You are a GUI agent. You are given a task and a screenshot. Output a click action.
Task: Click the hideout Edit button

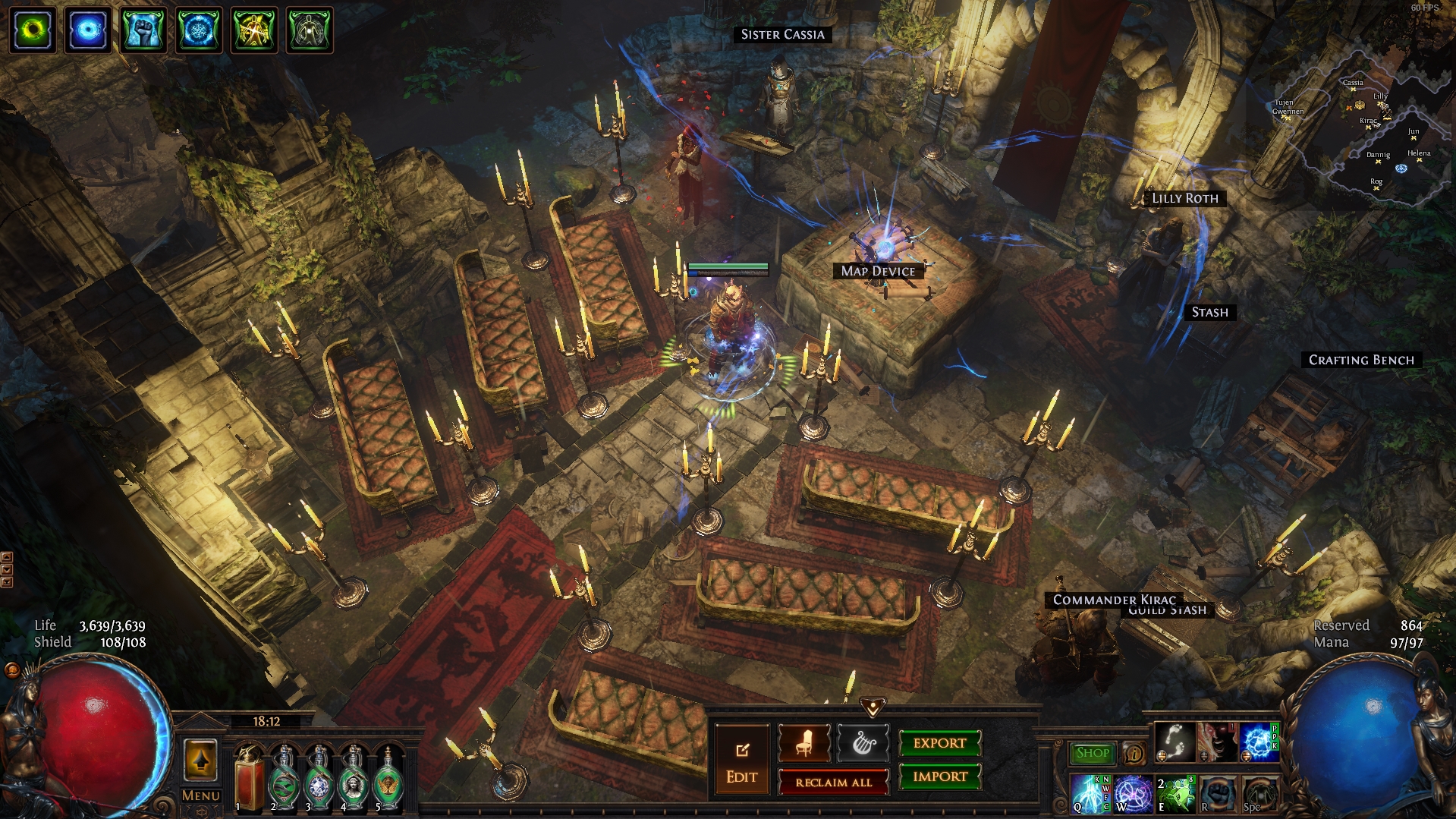(x=741, y=761)
